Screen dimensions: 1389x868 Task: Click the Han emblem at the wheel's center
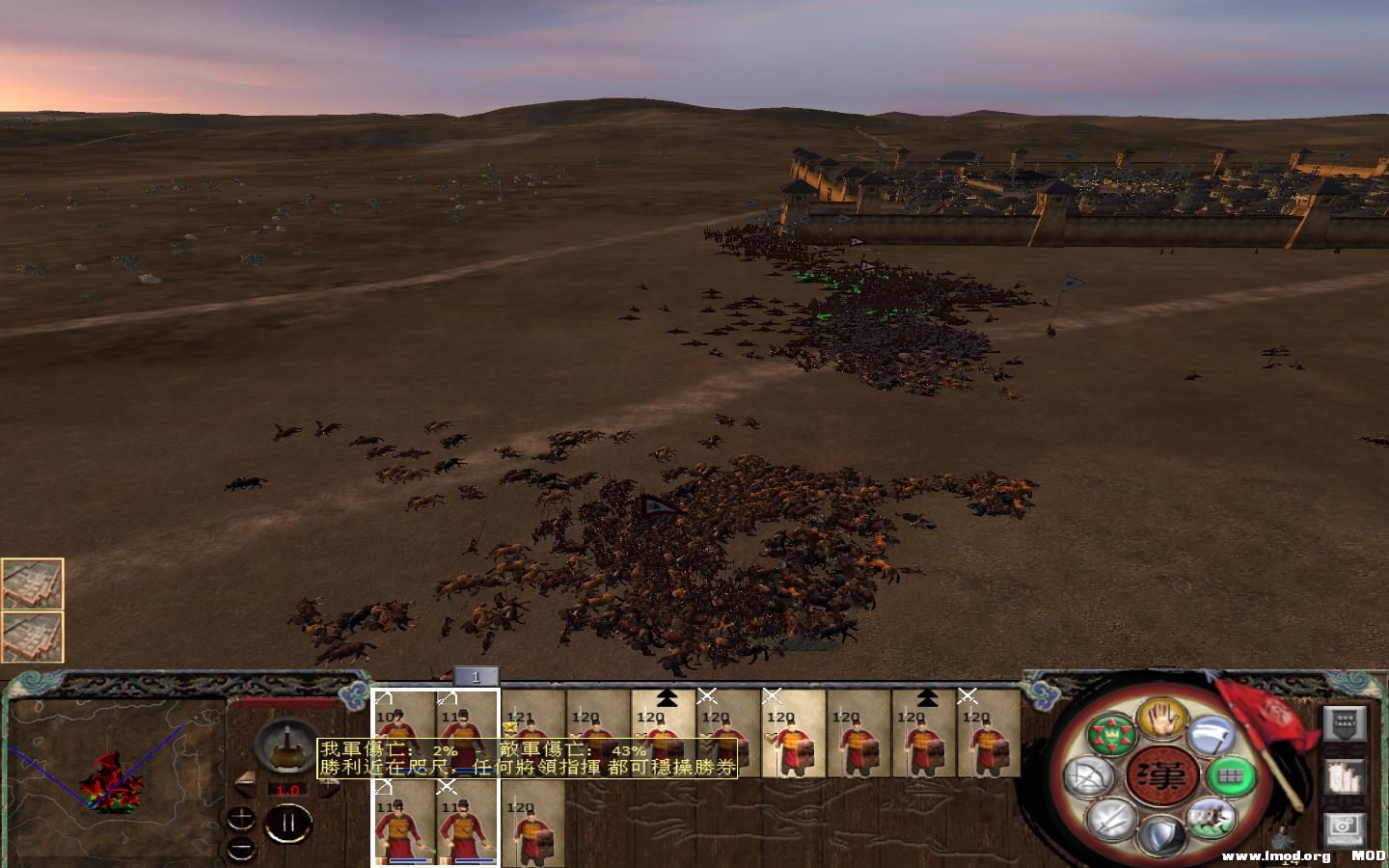coord(1164,773)
